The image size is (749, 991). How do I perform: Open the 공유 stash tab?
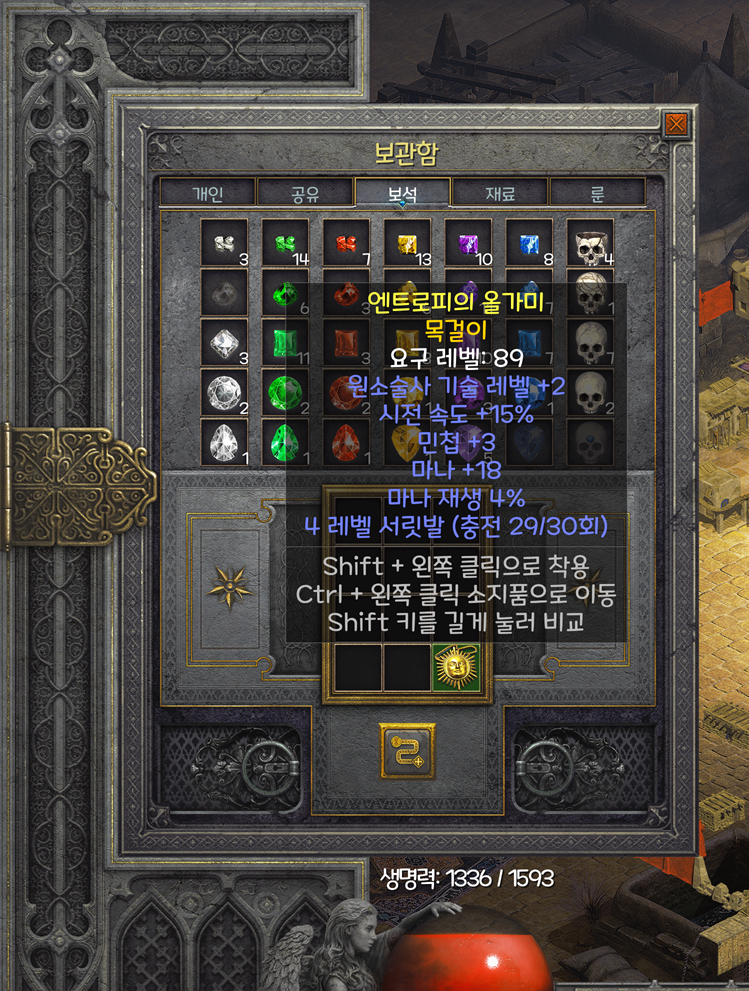tap(305, 193)
